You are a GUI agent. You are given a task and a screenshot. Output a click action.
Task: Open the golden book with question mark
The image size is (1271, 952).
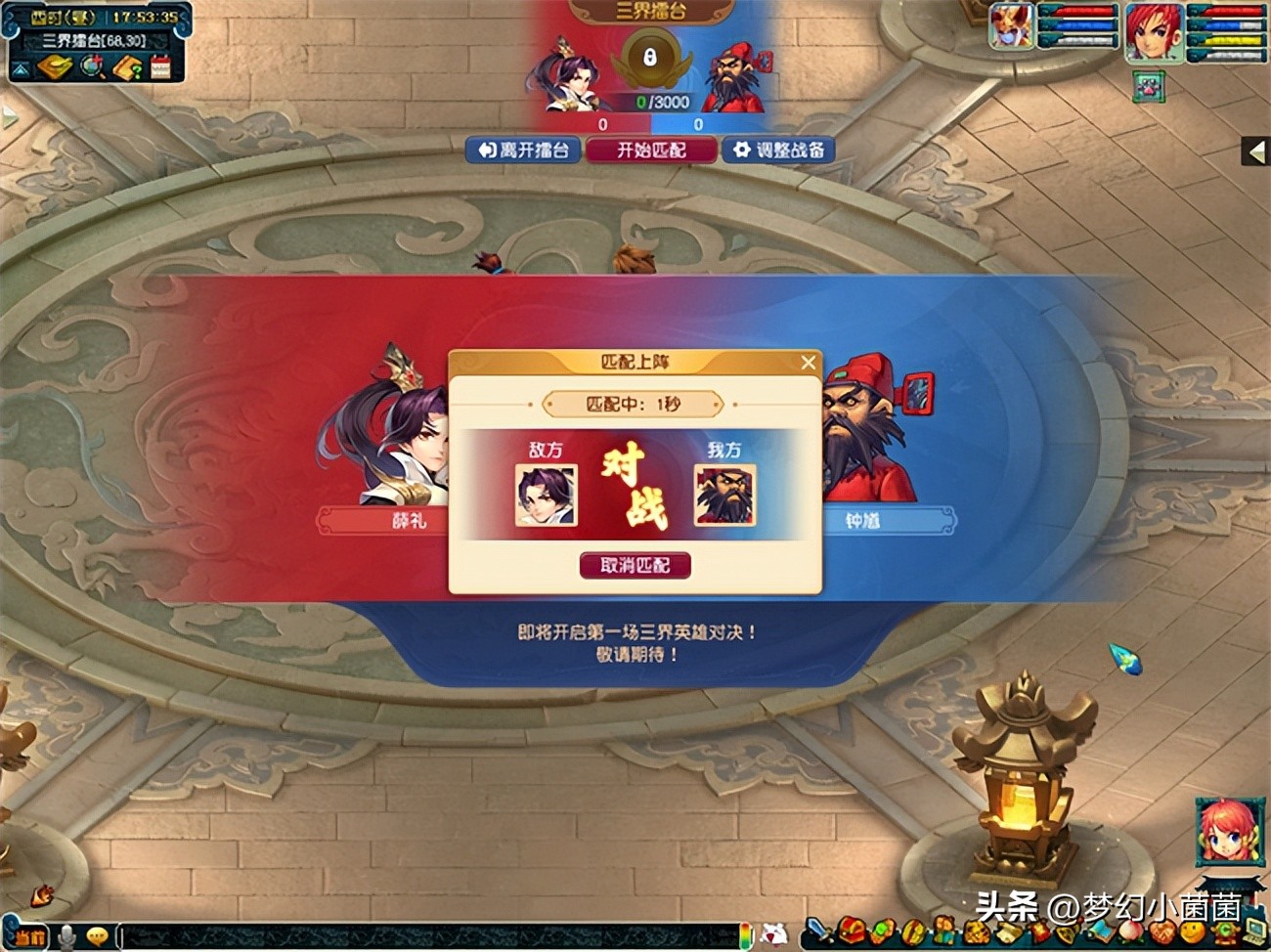pos(128,66)
